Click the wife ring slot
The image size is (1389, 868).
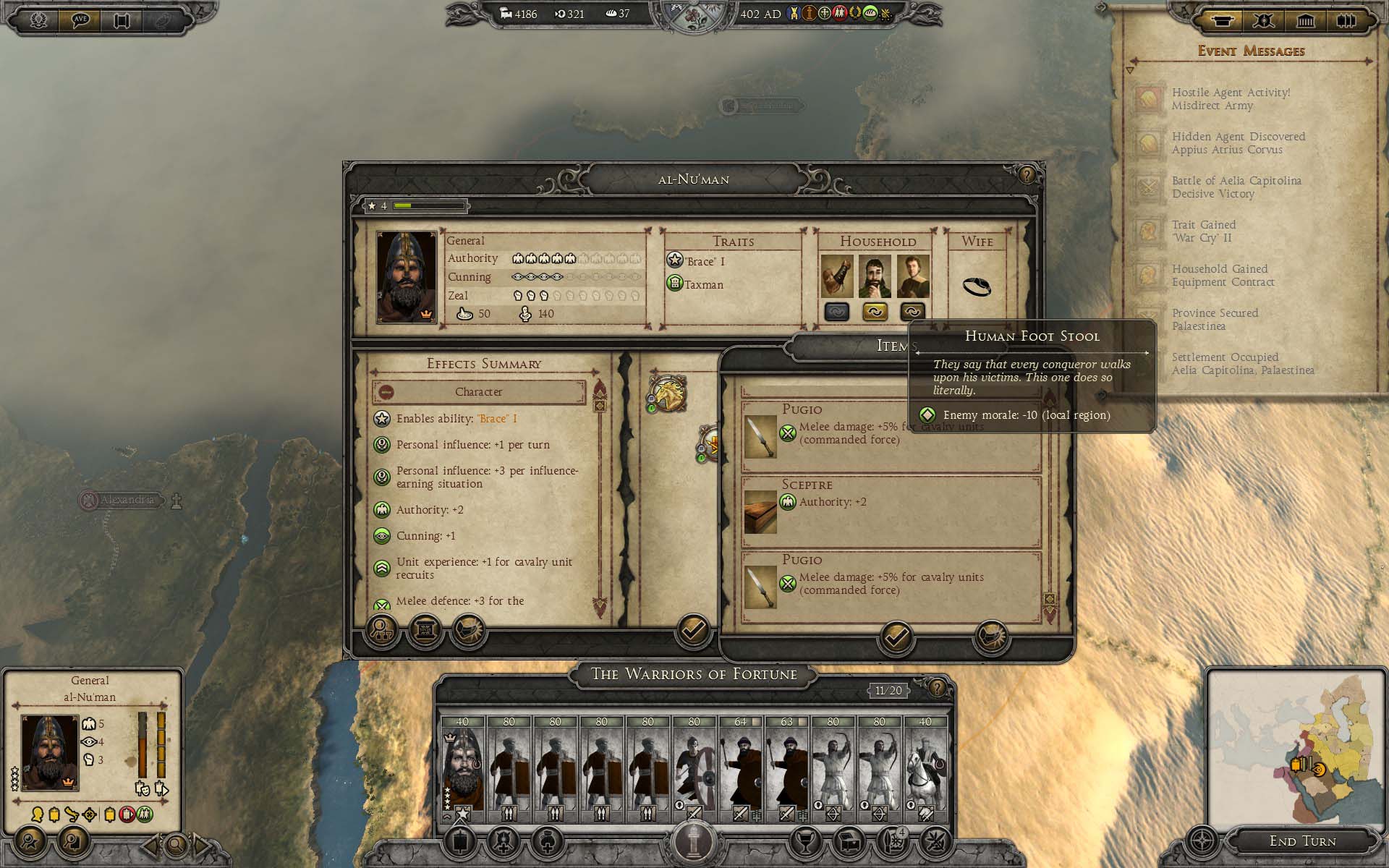(977, 286)
